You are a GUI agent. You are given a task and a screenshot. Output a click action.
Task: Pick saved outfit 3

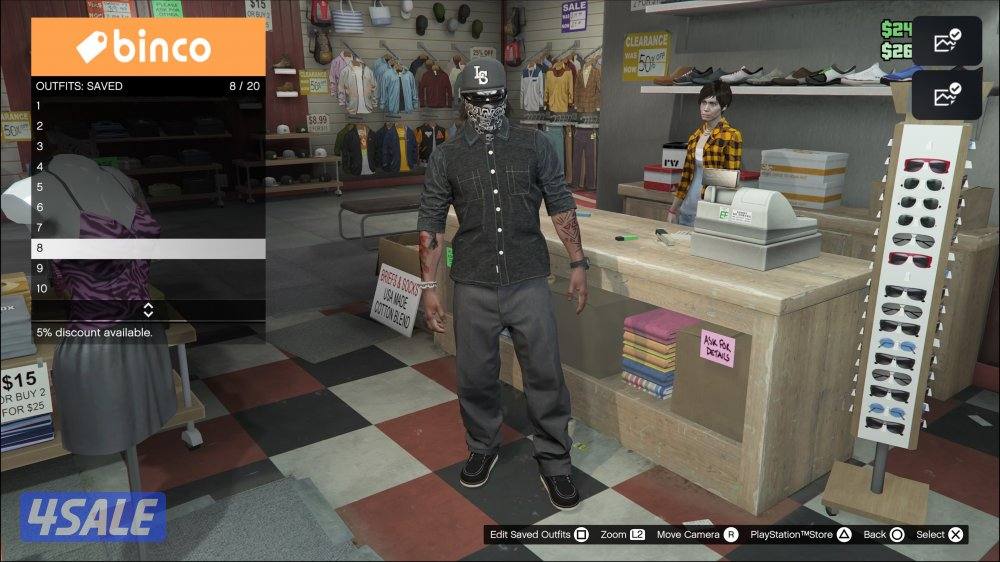148,146
